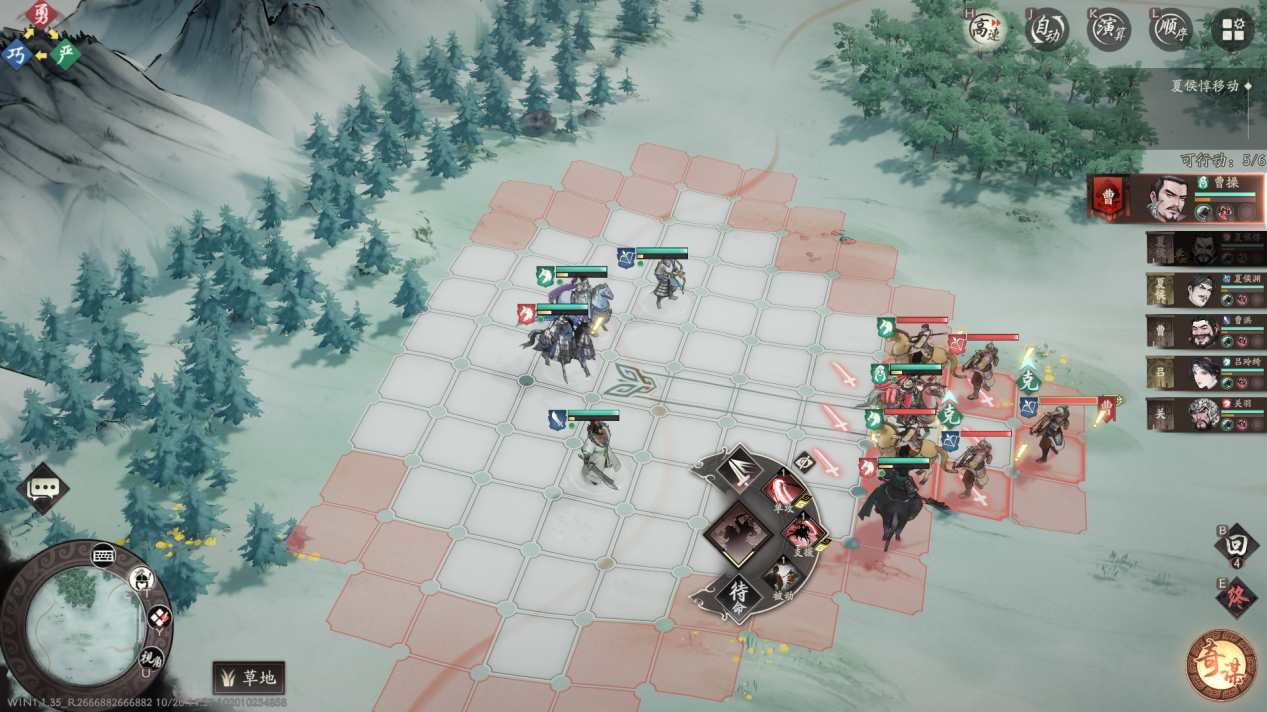Screen dimensions: 1267x712
Task: Click the 回 undo turn button
Action: 1236,545
